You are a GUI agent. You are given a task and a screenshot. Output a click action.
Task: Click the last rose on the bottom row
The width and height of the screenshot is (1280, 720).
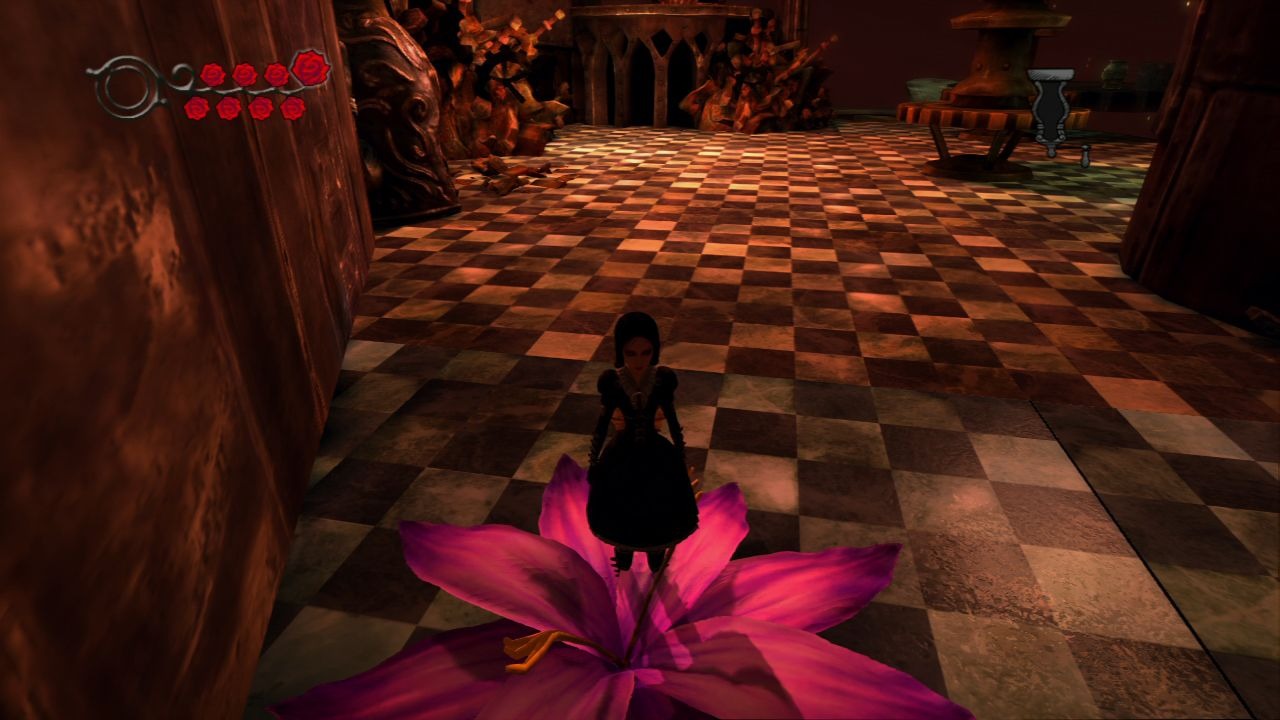pyautogui.click(x=294, y=108)
